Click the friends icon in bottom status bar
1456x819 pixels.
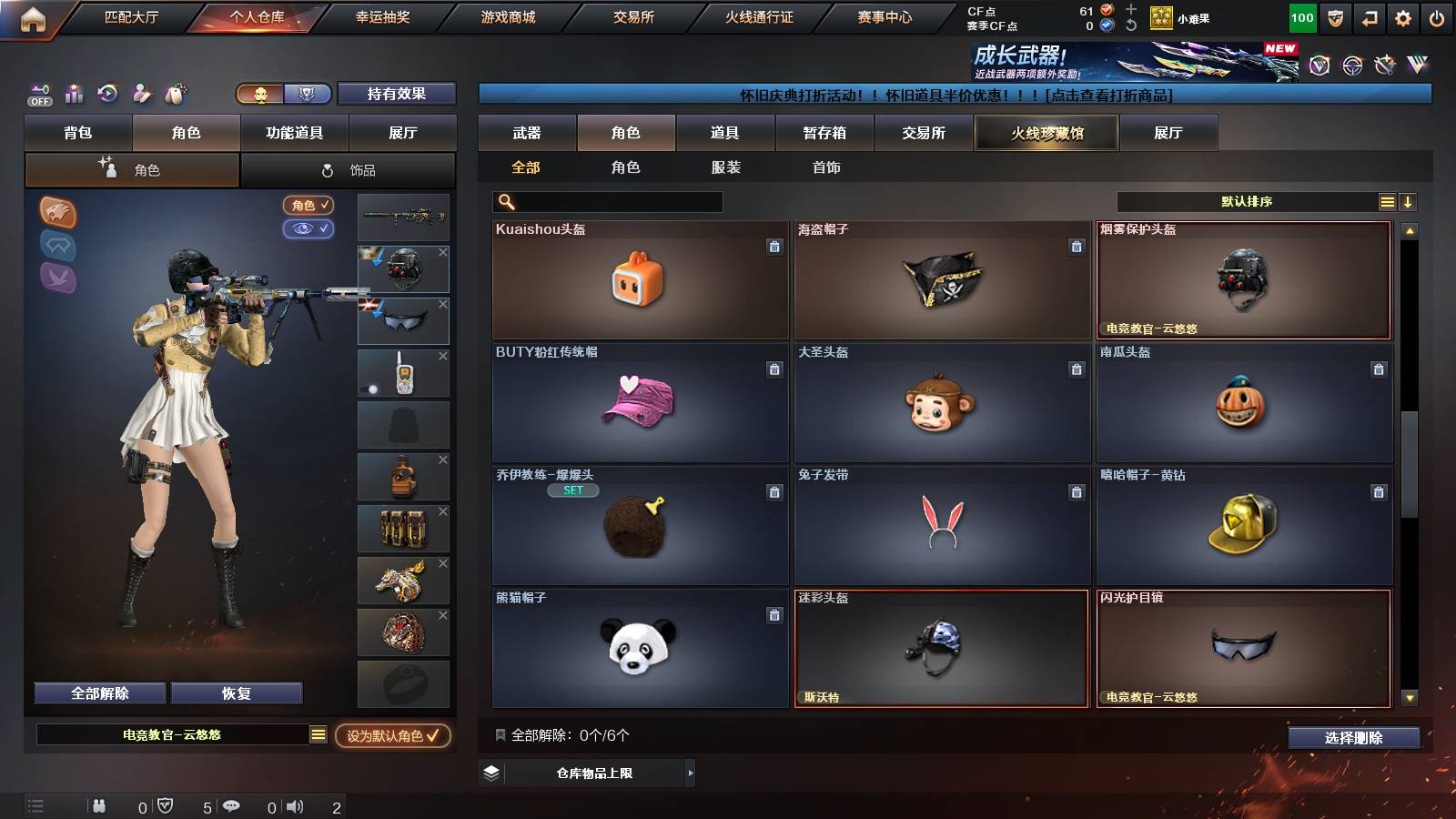tap(98, 805)
